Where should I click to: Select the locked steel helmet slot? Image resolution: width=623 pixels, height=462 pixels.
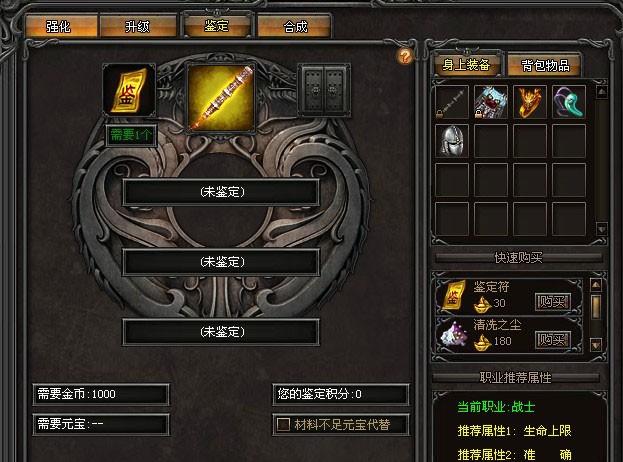[453, 141]
